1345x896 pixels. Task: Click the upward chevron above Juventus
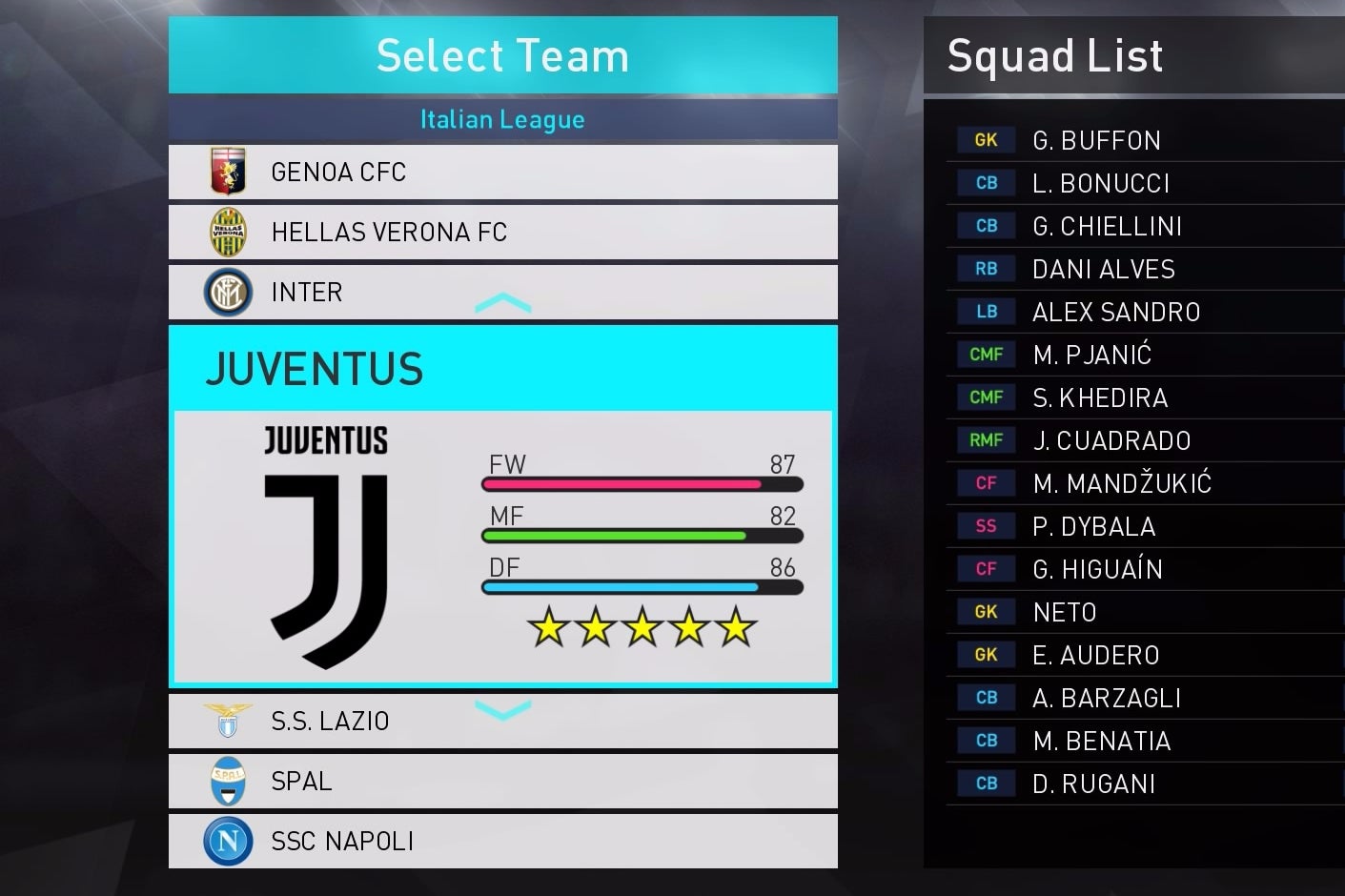(502, 303)
